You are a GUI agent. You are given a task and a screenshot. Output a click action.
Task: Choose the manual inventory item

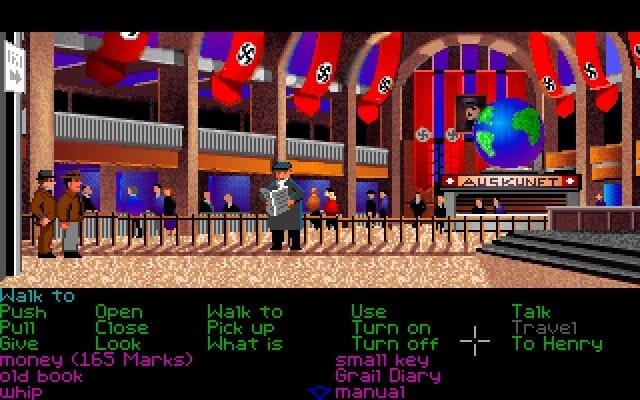click(x=370, y=392)
